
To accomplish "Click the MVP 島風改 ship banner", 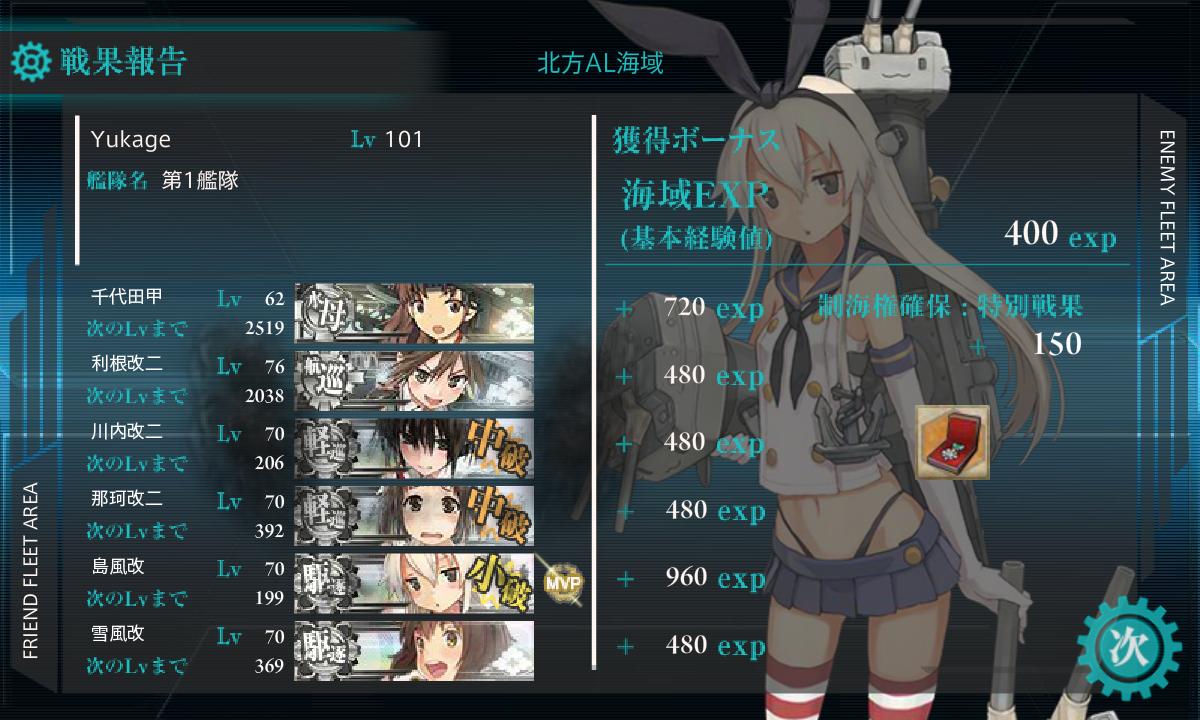I will [414, 582].
